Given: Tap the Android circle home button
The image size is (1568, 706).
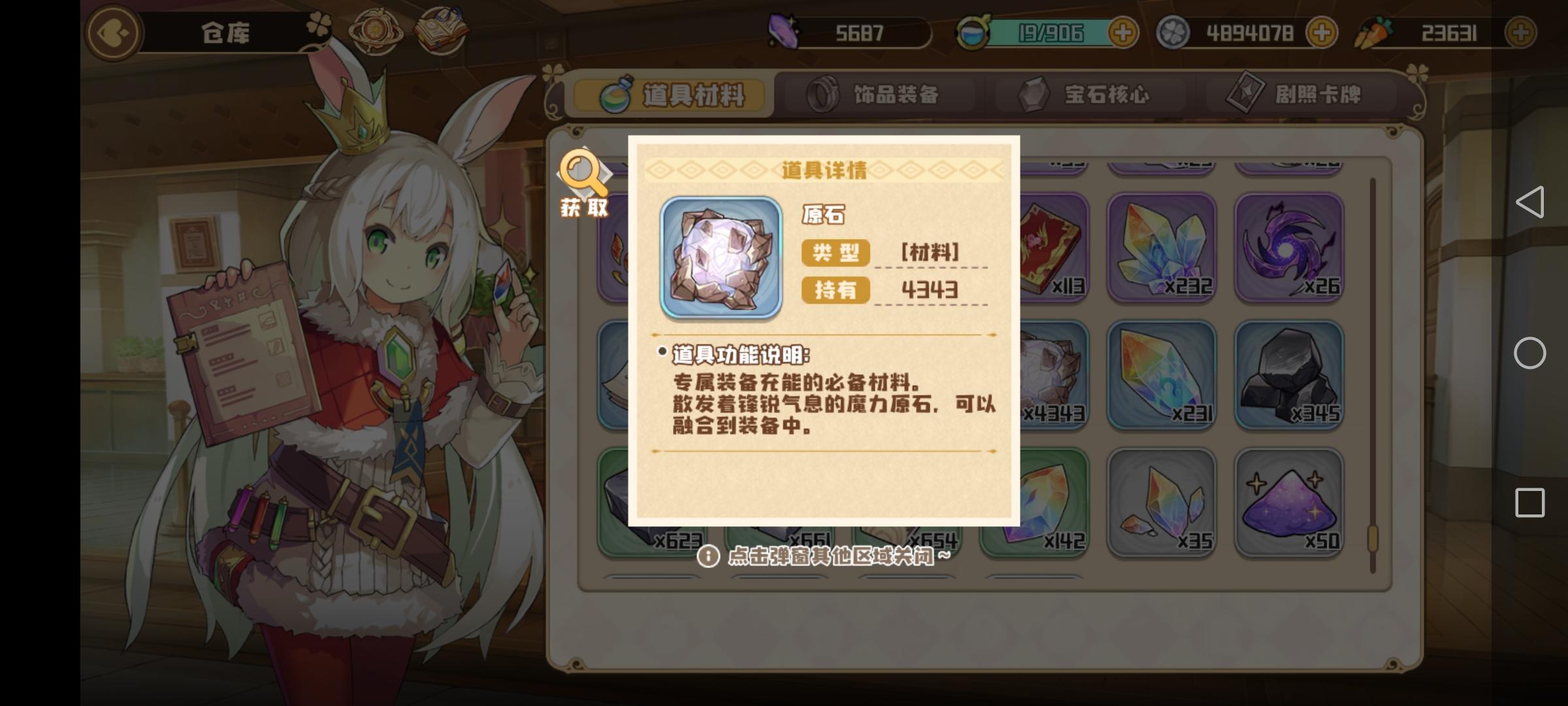Looking at the screenshot, I should 1531,353.
